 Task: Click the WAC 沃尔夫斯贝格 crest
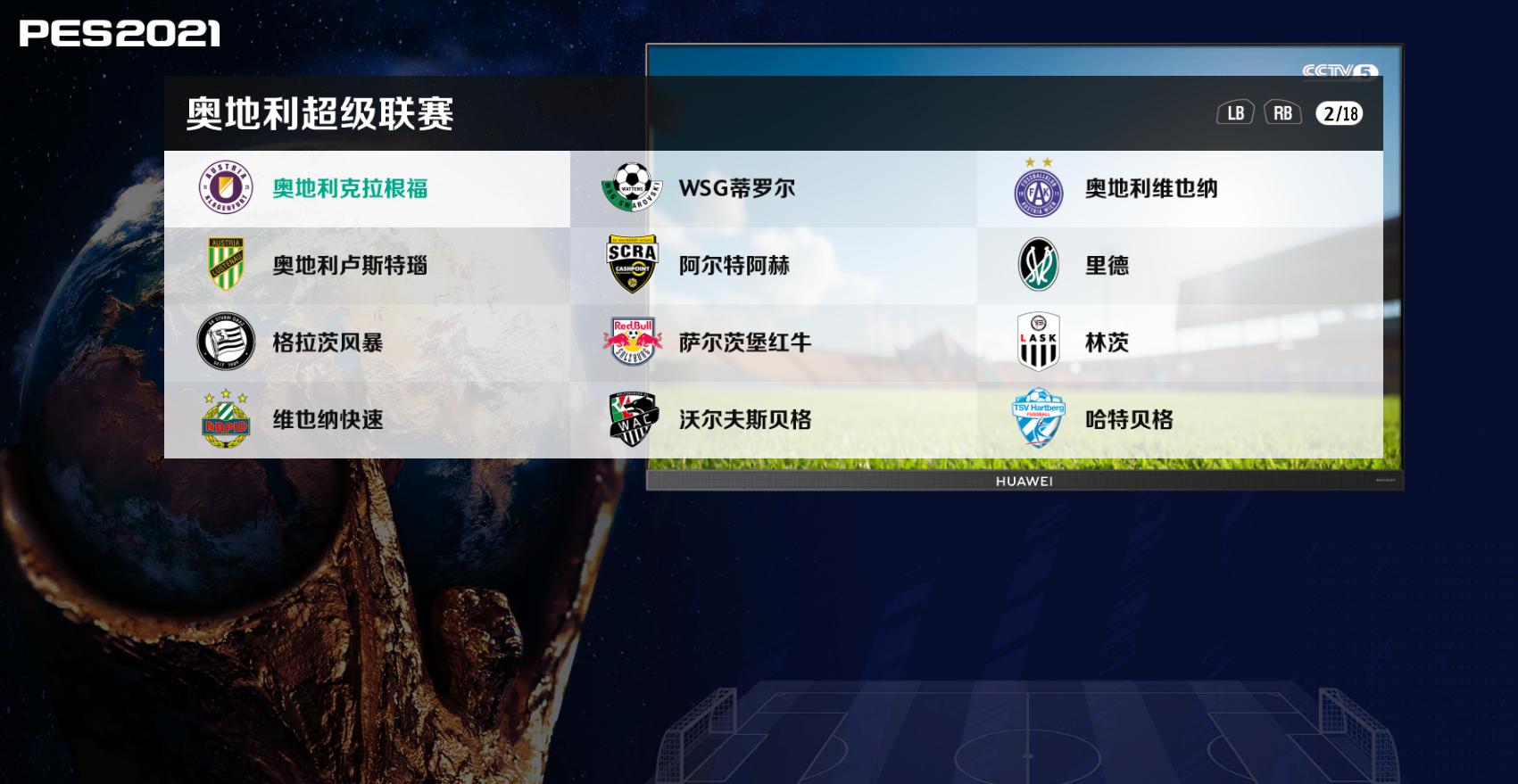(x=634, y=419)
